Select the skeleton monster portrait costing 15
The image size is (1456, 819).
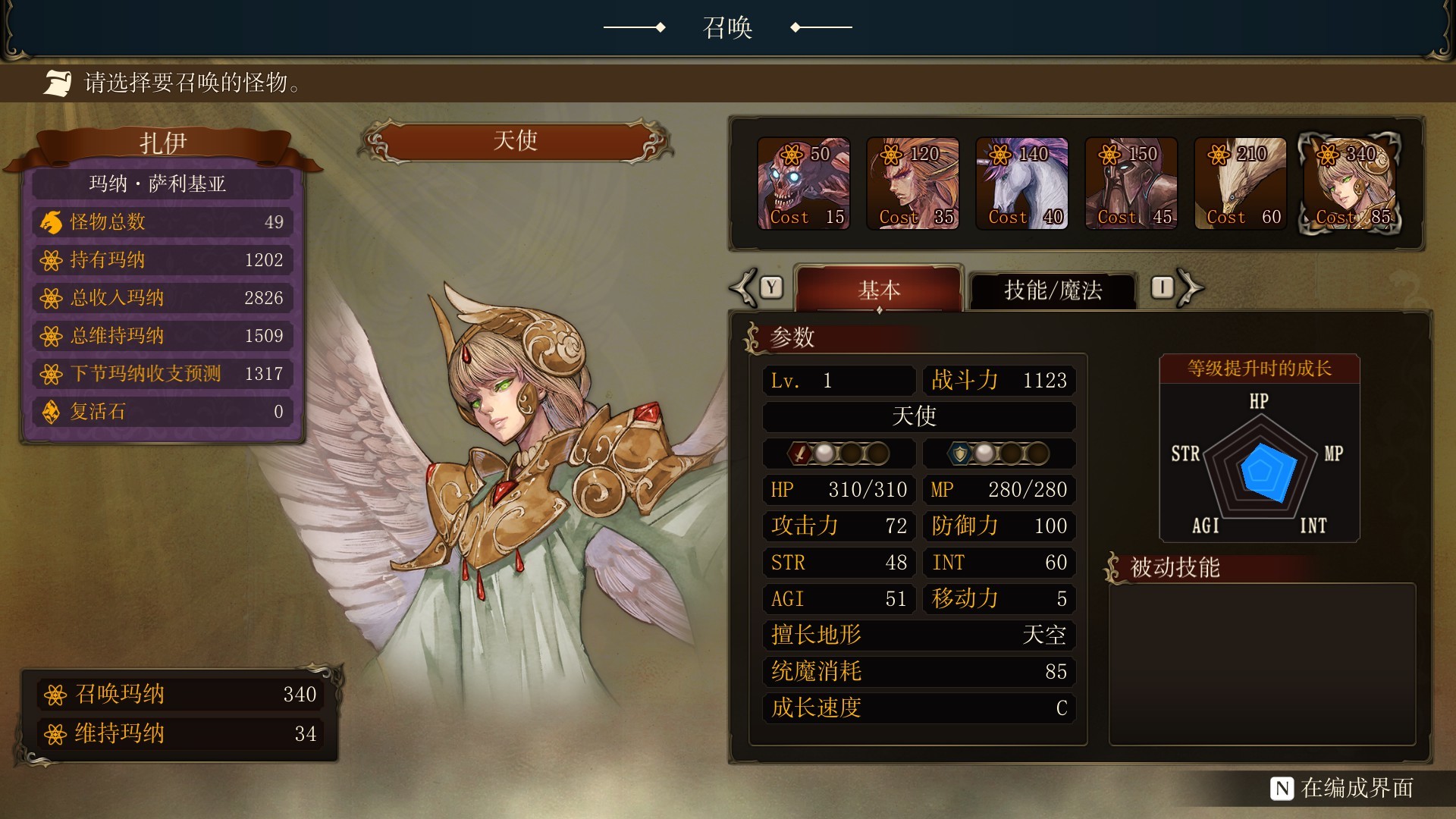[x=804, y=182]
